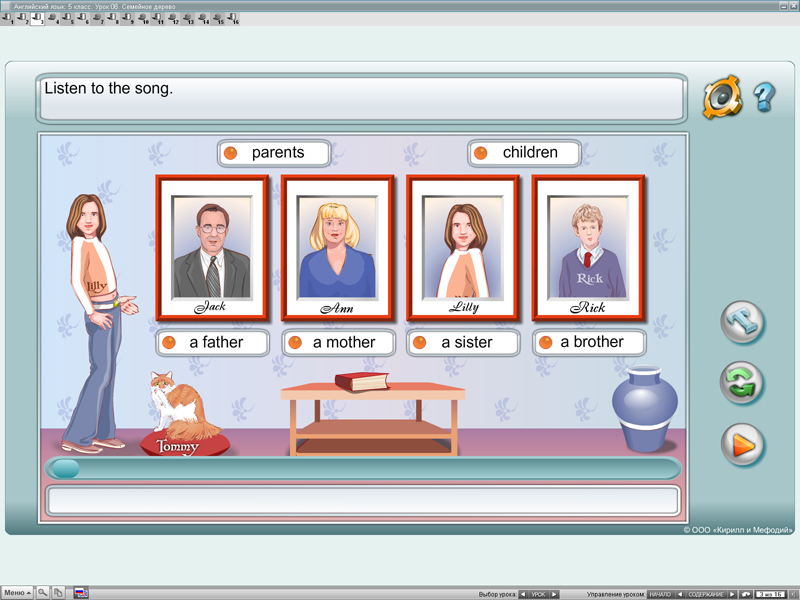Viewport: 800px width, 600px height.
Task: Click the НАЧАЛО lesson control button
Action: click(660, 594)
